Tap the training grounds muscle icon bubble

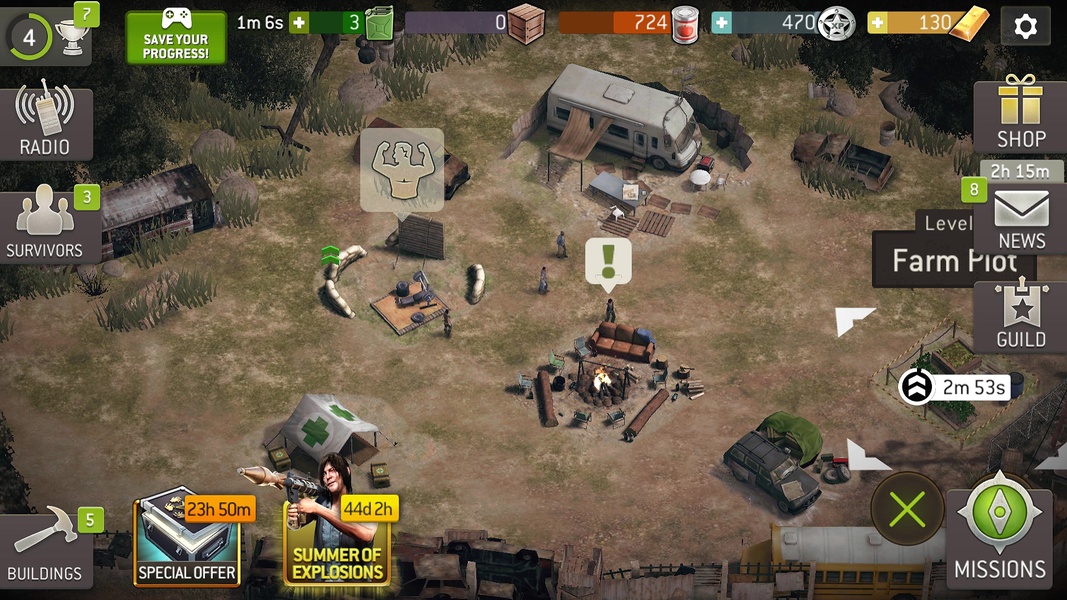pos(402,168)
